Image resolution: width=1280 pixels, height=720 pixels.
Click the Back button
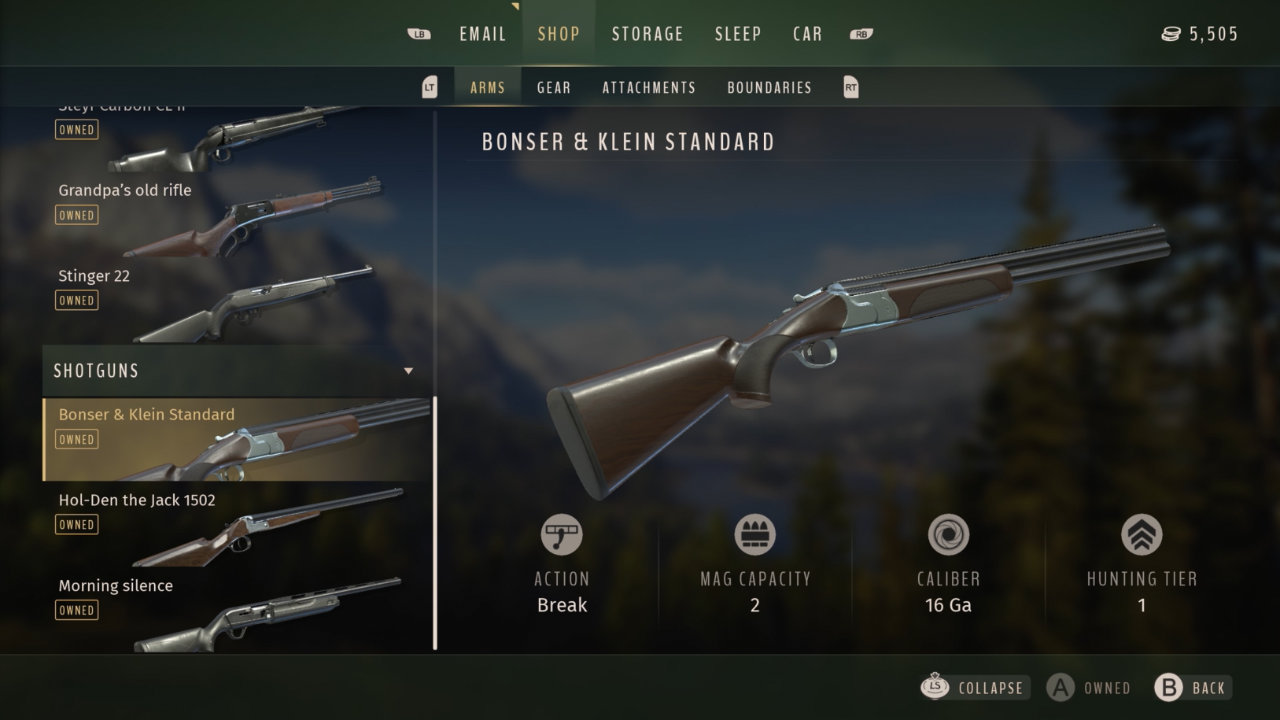click(1192, 688)
